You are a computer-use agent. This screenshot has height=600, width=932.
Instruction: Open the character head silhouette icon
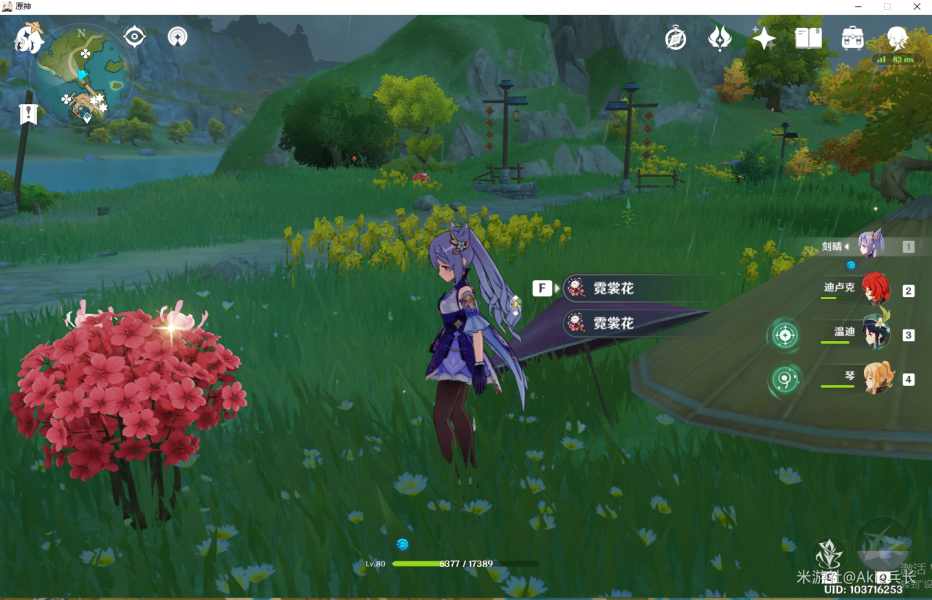(897, 39)
